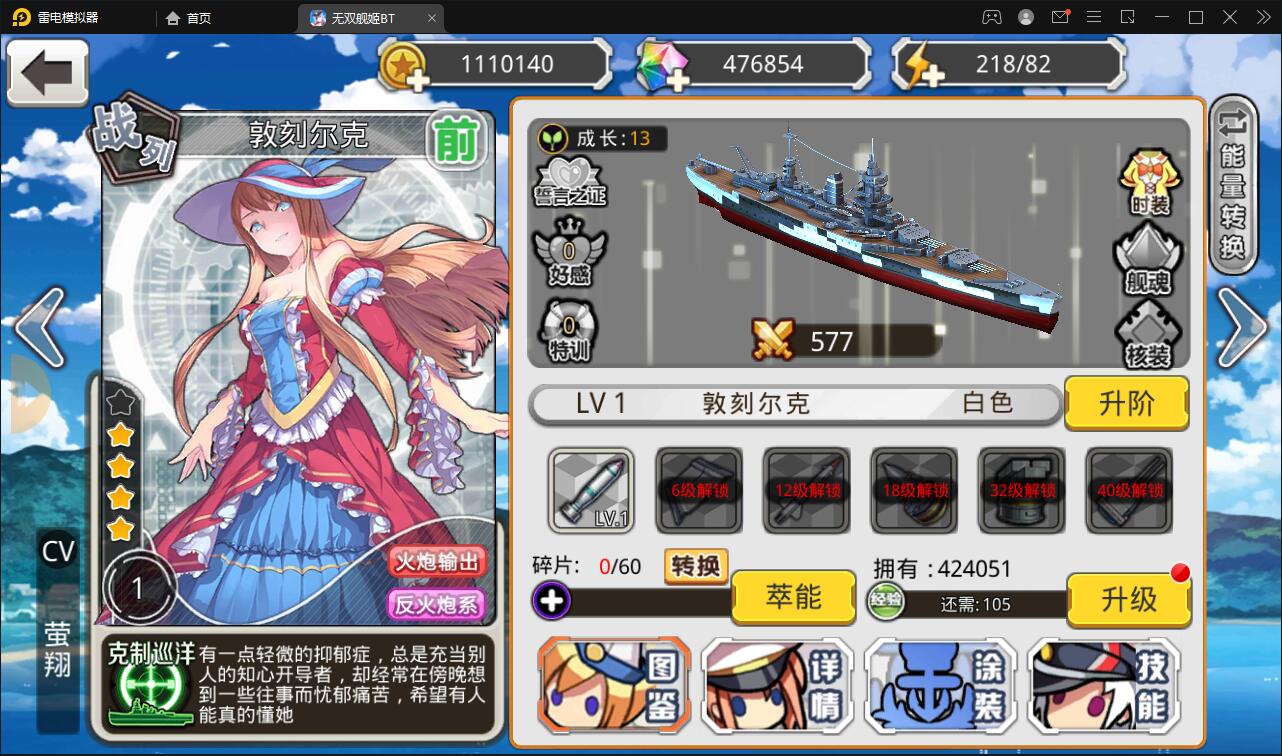
Task: View the 好感 affection icon
Action: (x=566, y=253)
